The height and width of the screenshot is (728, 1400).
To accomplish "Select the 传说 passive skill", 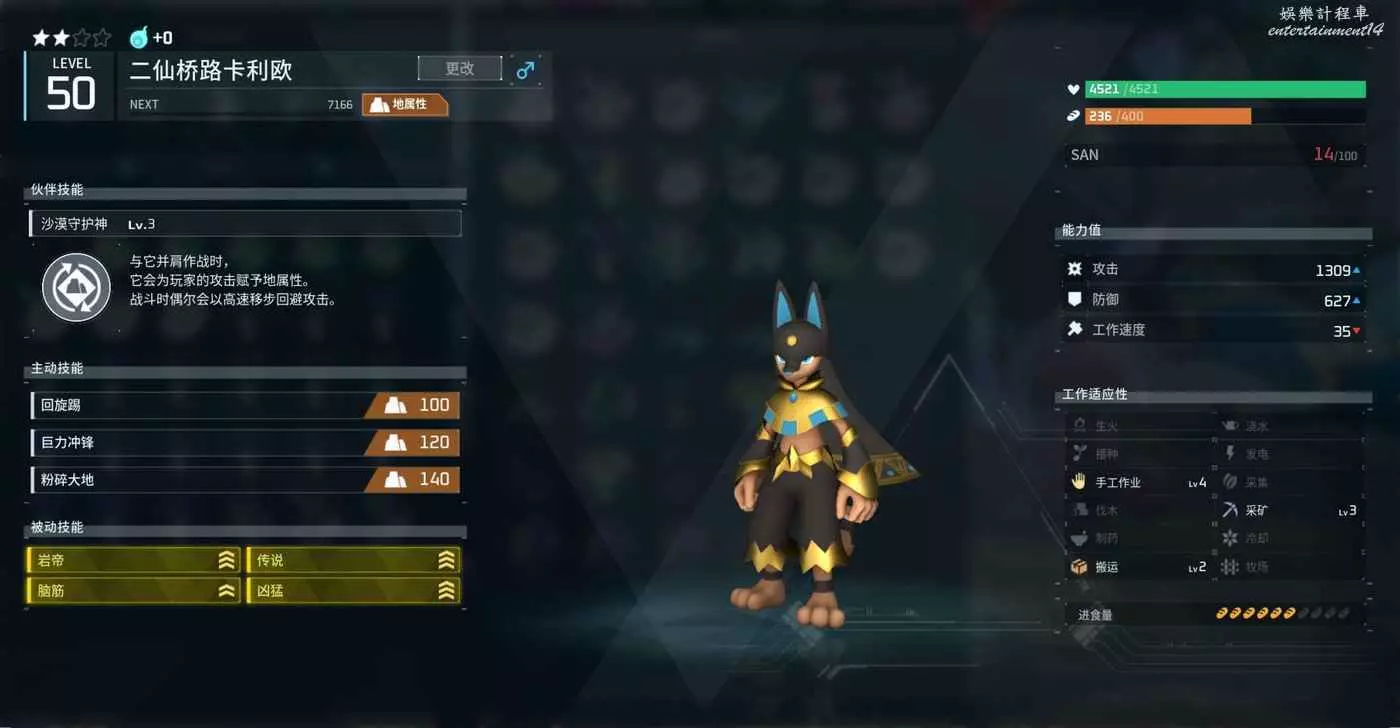I will click(x=354, y=560).
